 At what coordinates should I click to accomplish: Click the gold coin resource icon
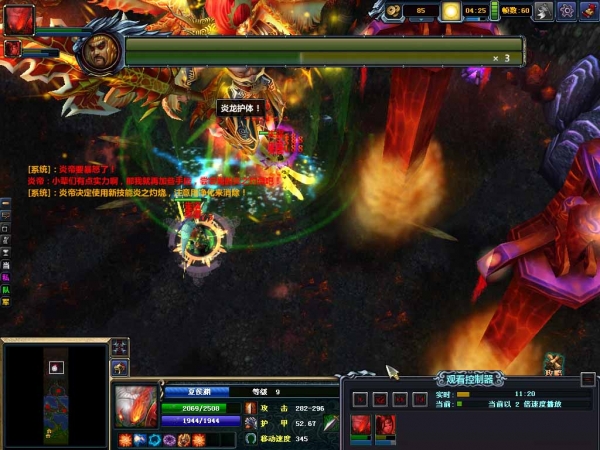pos(395,11)
